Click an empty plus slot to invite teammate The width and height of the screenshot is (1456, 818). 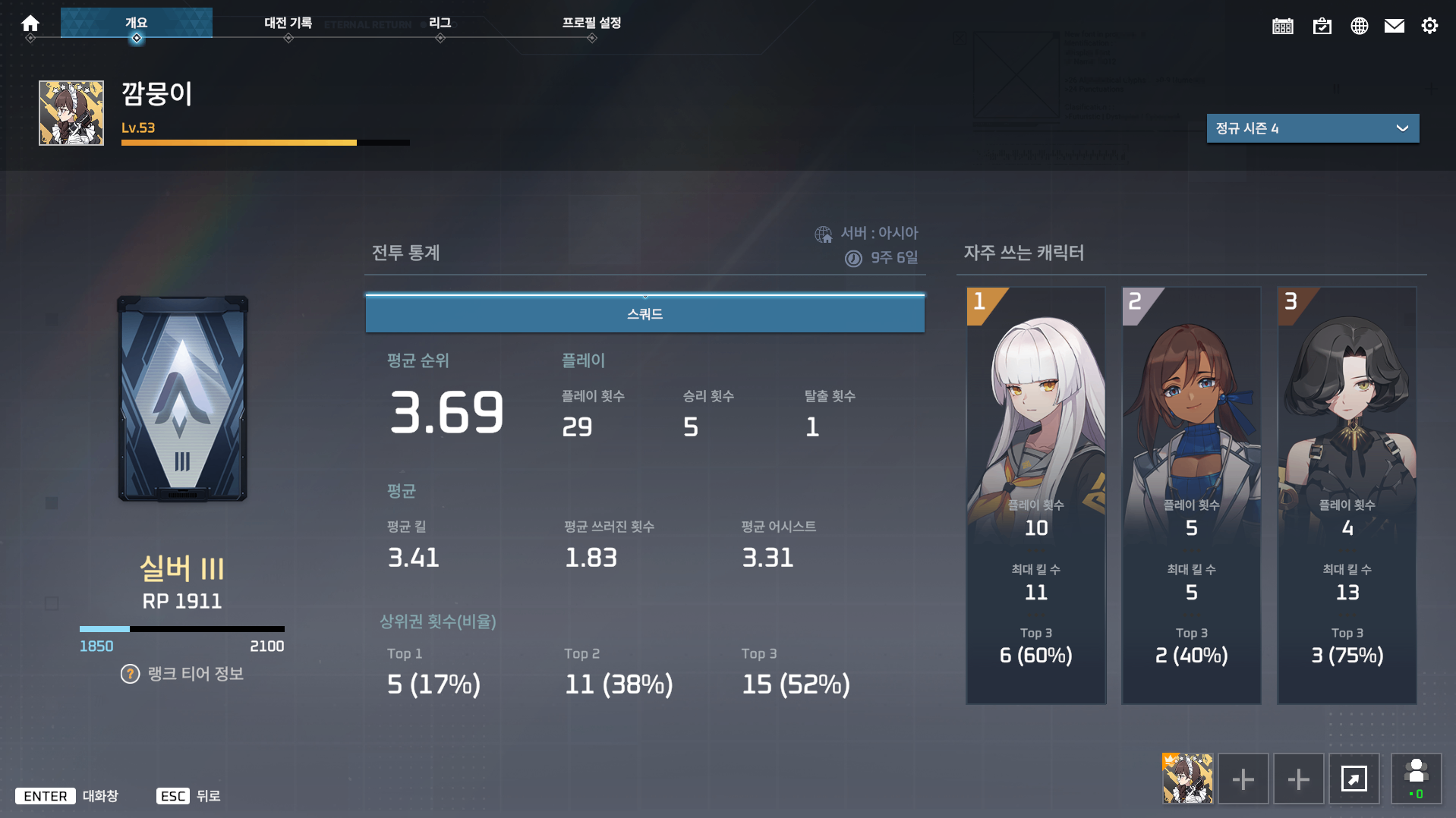click(1243, 779)
